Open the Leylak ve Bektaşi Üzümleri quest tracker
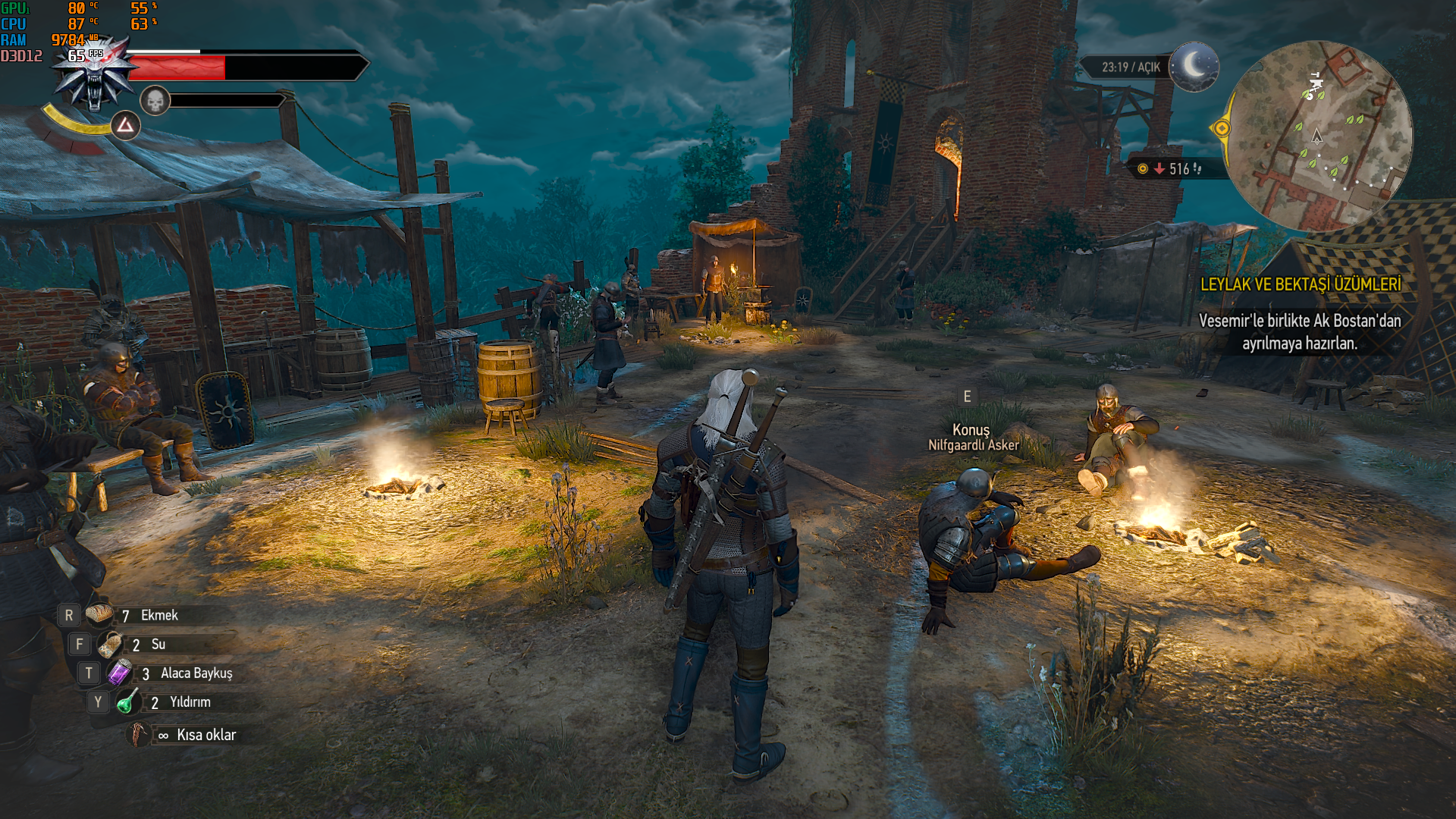 tap(1301, 284)
